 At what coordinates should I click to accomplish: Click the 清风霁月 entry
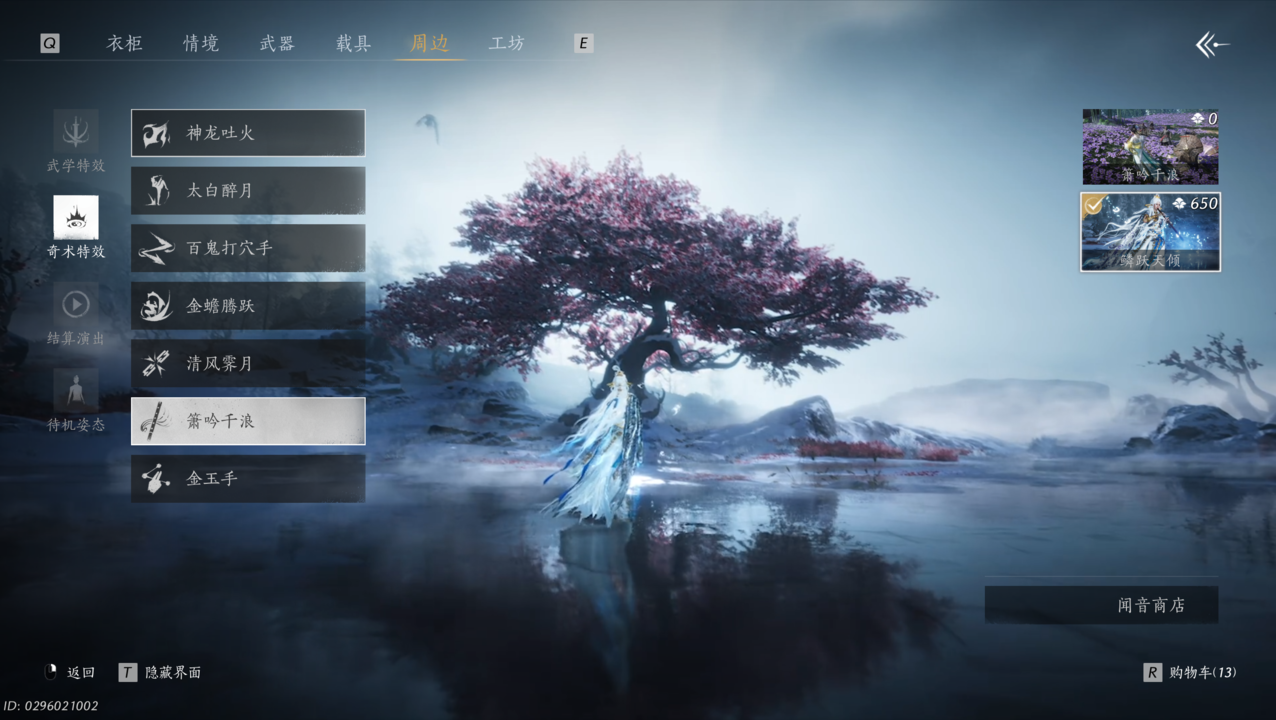(248, 363)
